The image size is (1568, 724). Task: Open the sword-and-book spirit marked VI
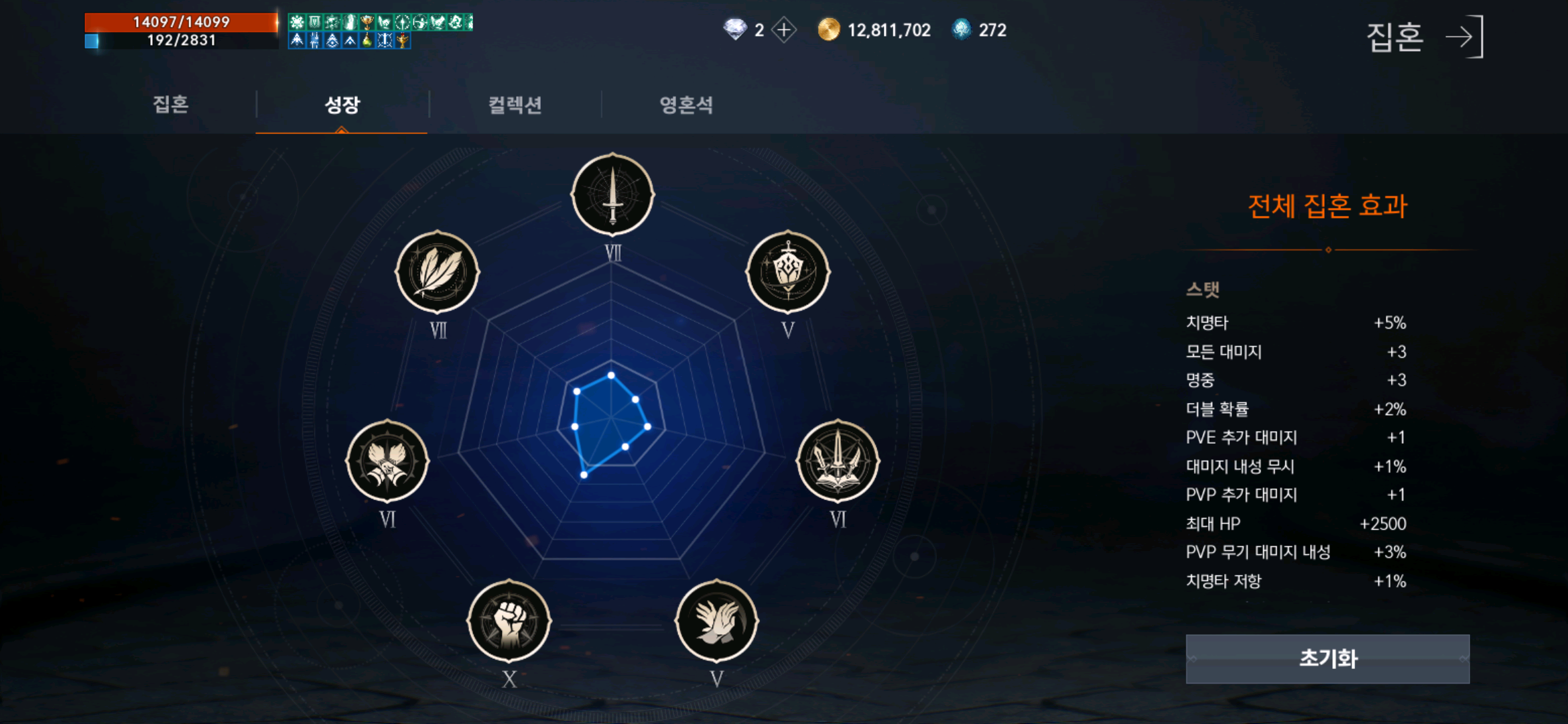click(841, 463)
